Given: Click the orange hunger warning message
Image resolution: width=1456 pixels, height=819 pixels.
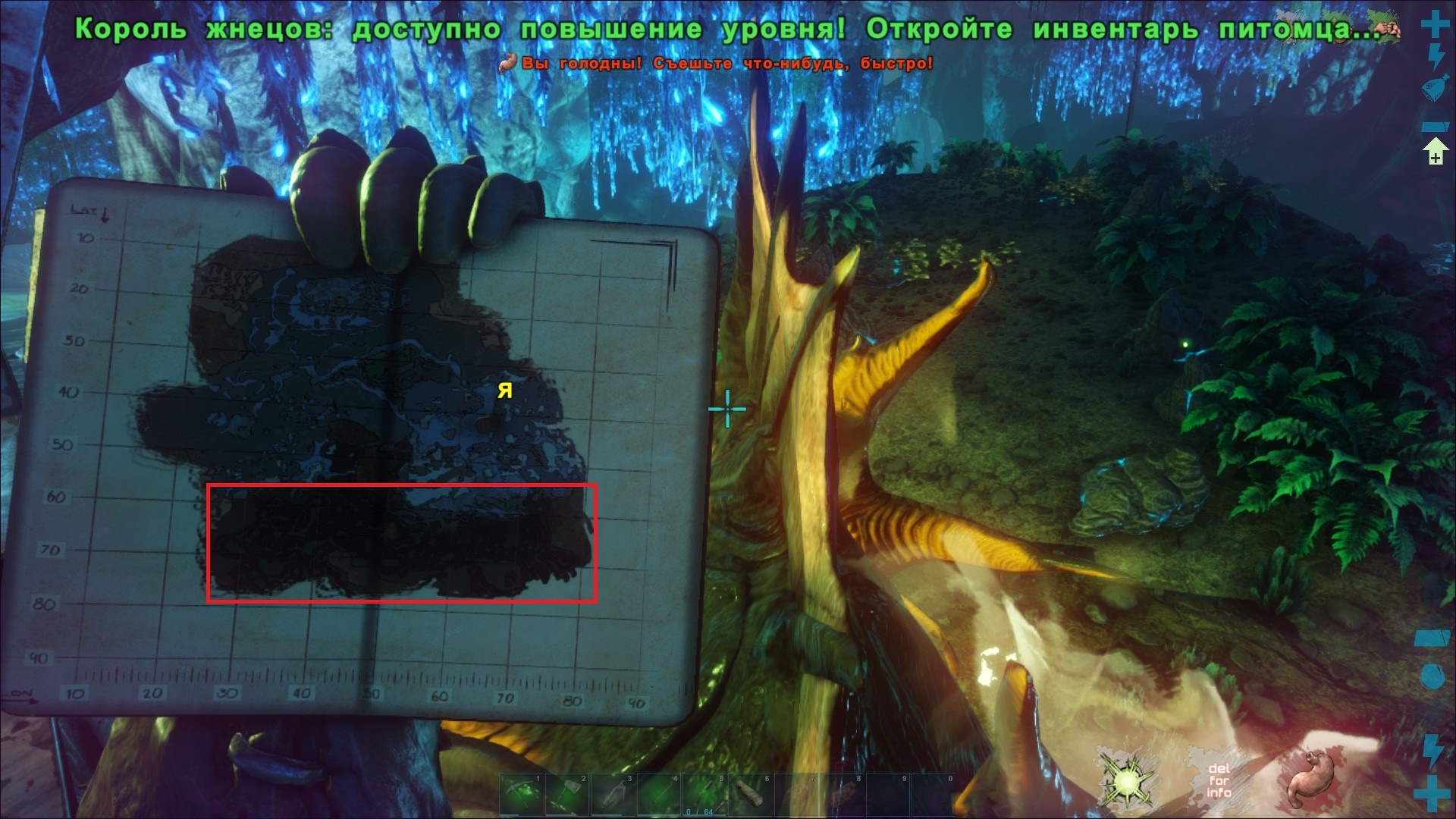Looking at the screenshot, I should [720, 64].
